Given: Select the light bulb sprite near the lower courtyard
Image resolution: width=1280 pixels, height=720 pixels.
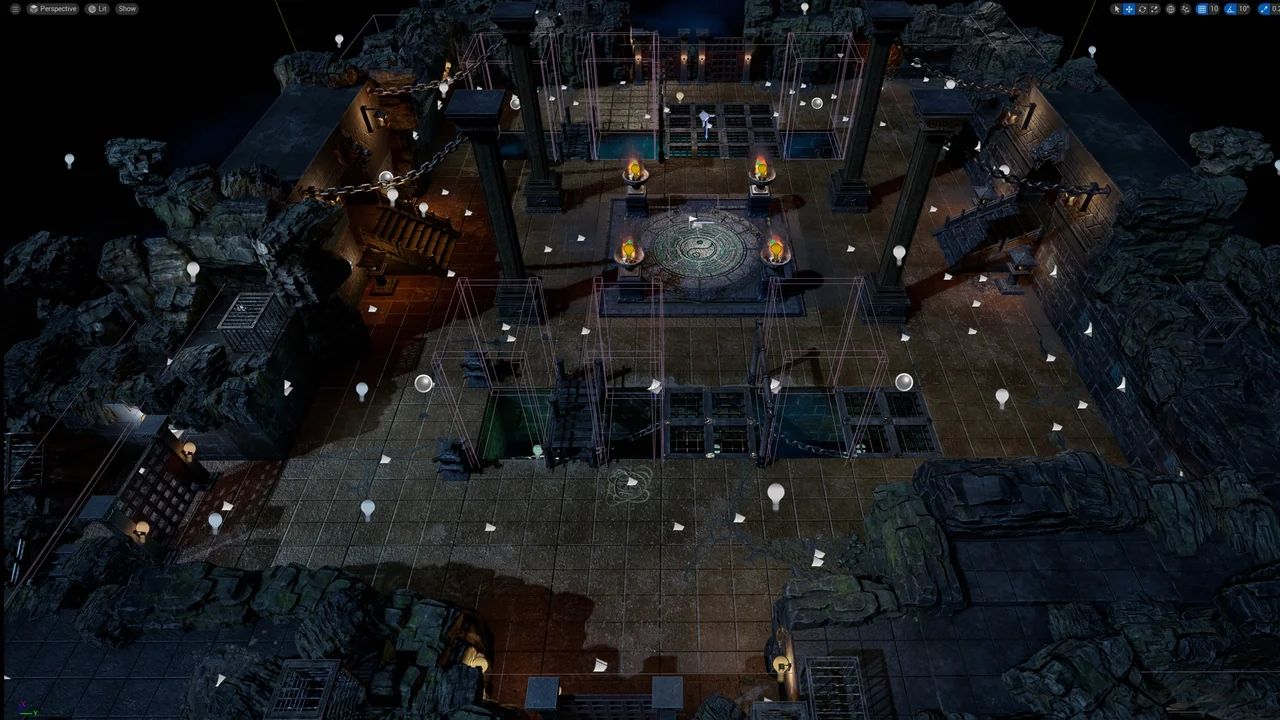Looking at the screenshot, I should [776, 493].
